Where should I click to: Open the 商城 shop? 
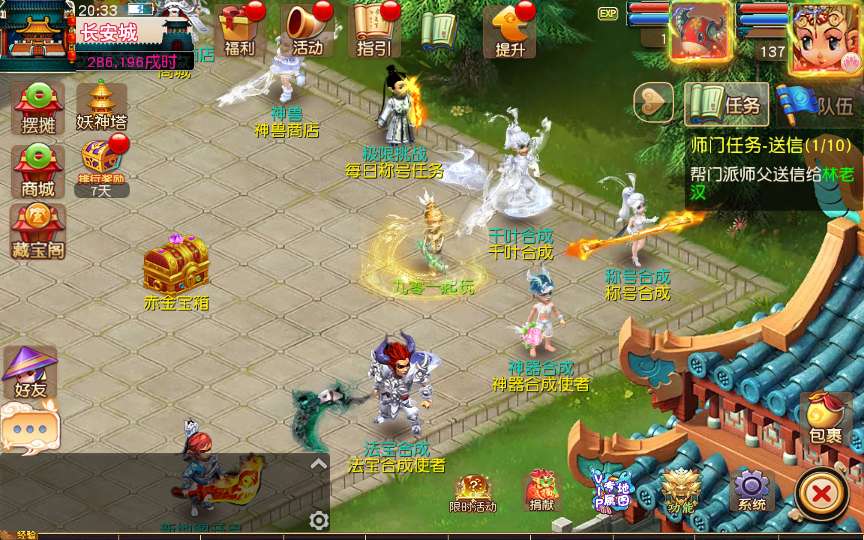(37, 170)
